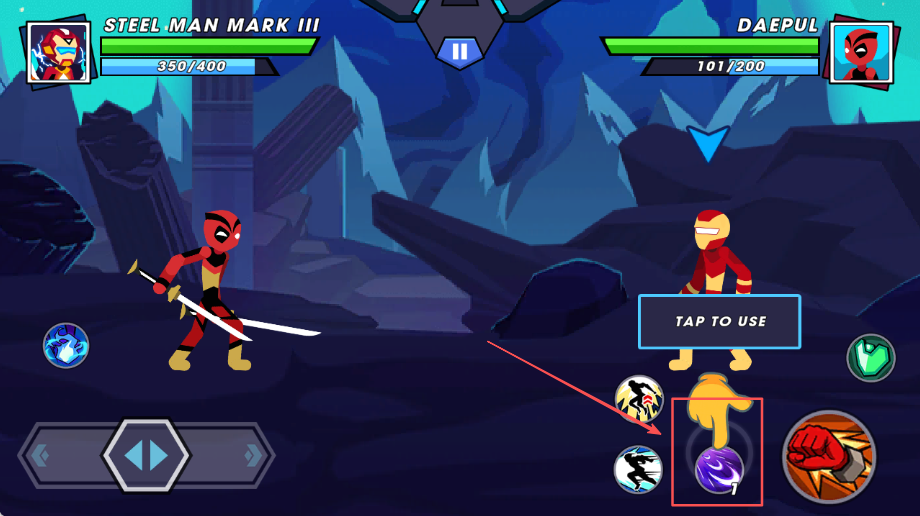Screen dimensions: 920x516
Task: Trigger the yellow jump skill icon
Action: 639,400
